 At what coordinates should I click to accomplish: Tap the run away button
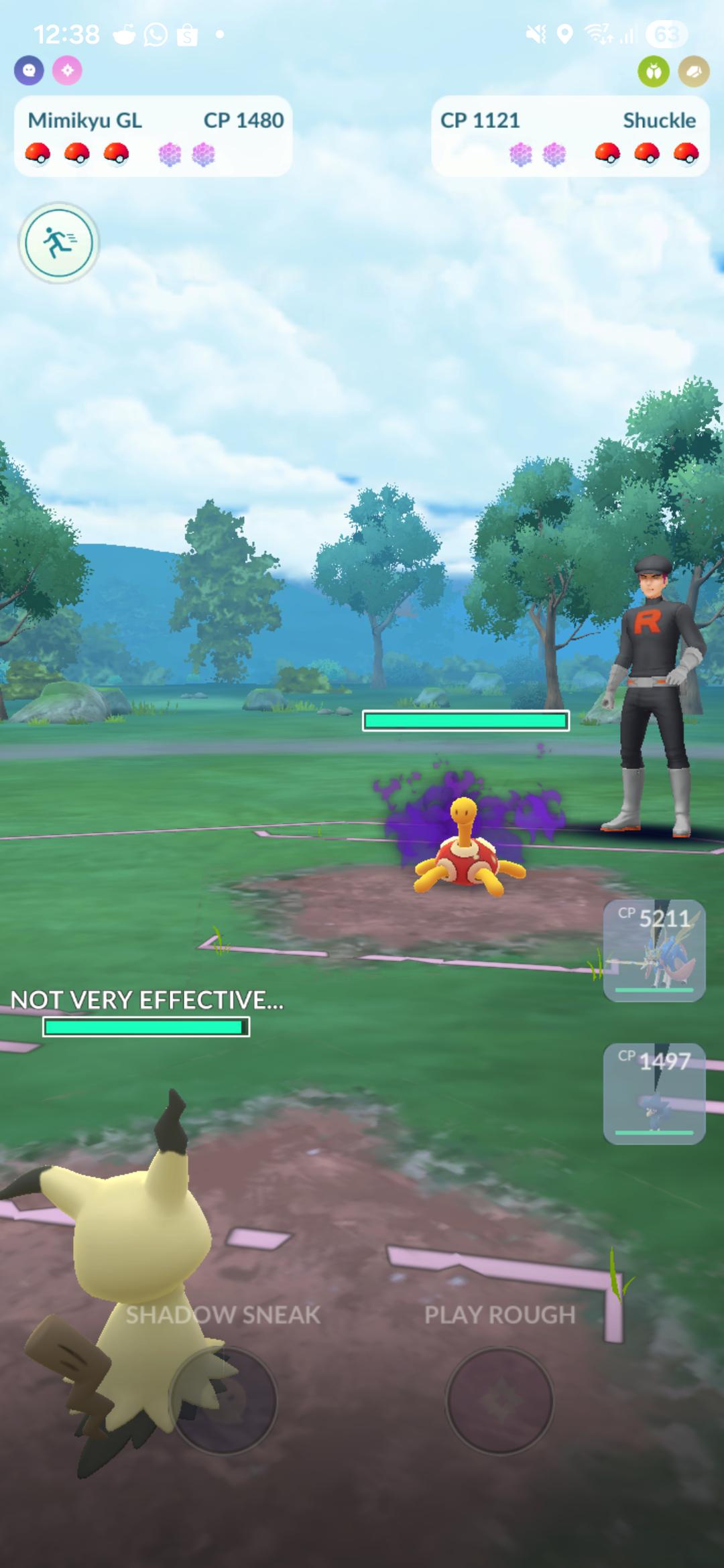tap(59, 243)
